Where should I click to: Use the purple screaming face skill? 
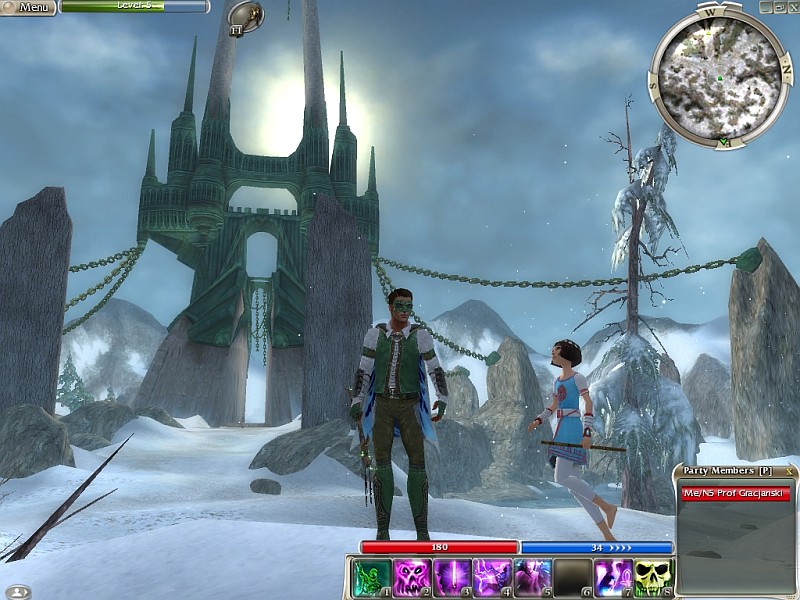point(411,577)
